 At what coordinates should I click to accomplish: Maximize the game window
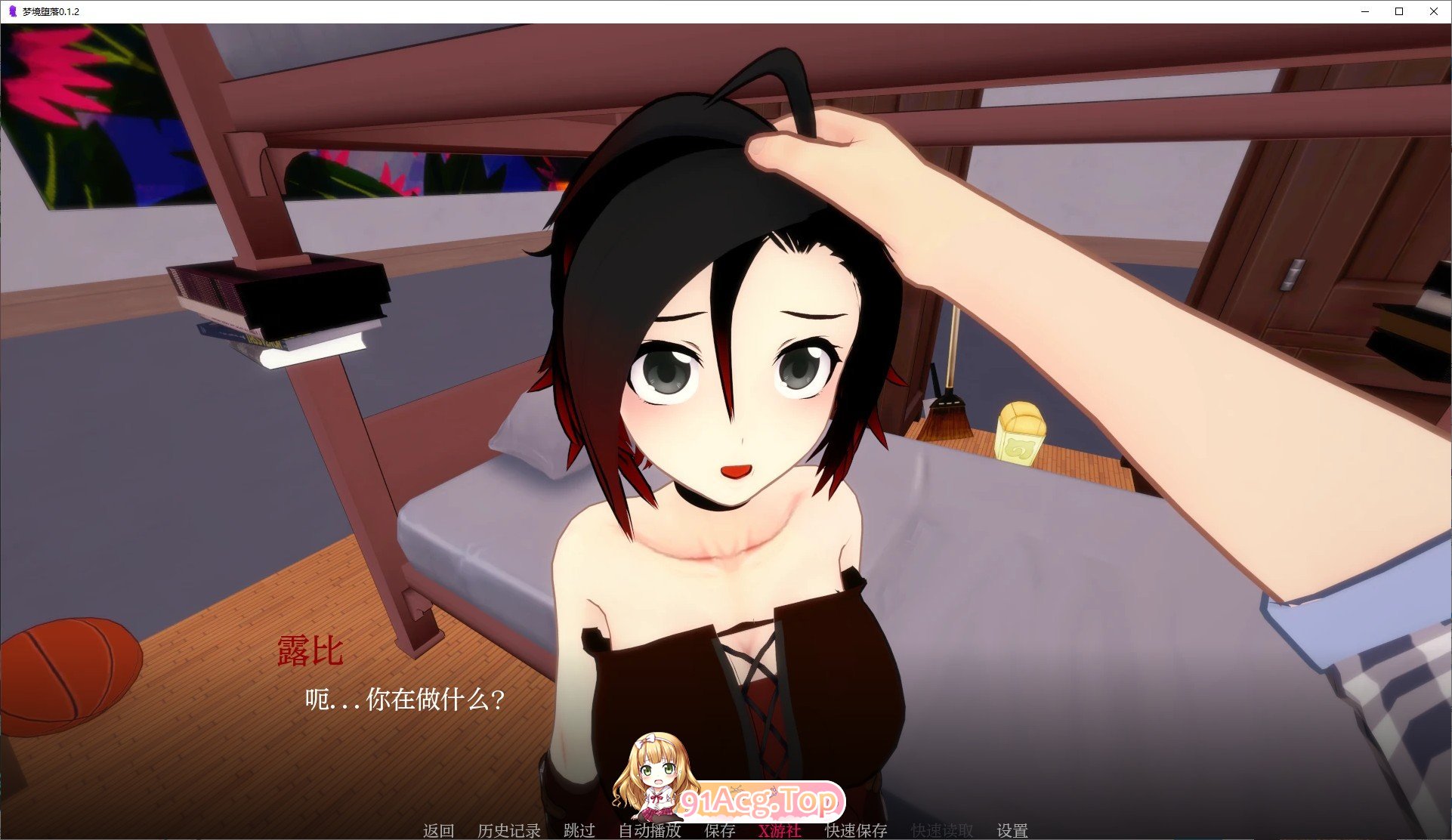1399,11
